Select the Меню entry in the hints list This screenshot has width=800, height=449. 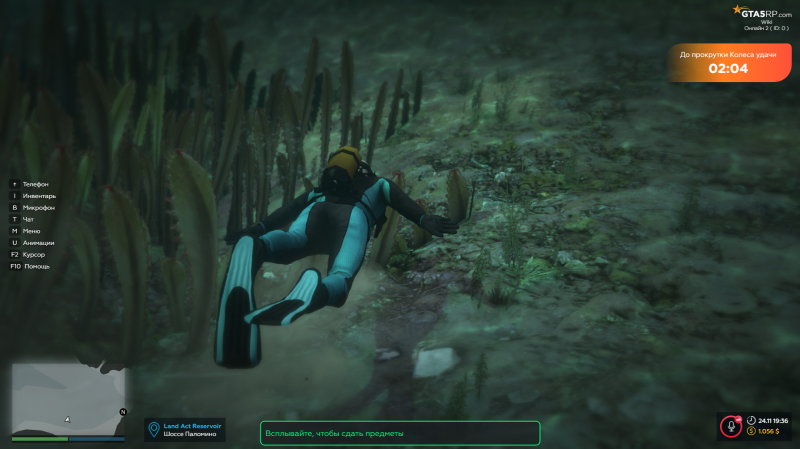(30, 231)
